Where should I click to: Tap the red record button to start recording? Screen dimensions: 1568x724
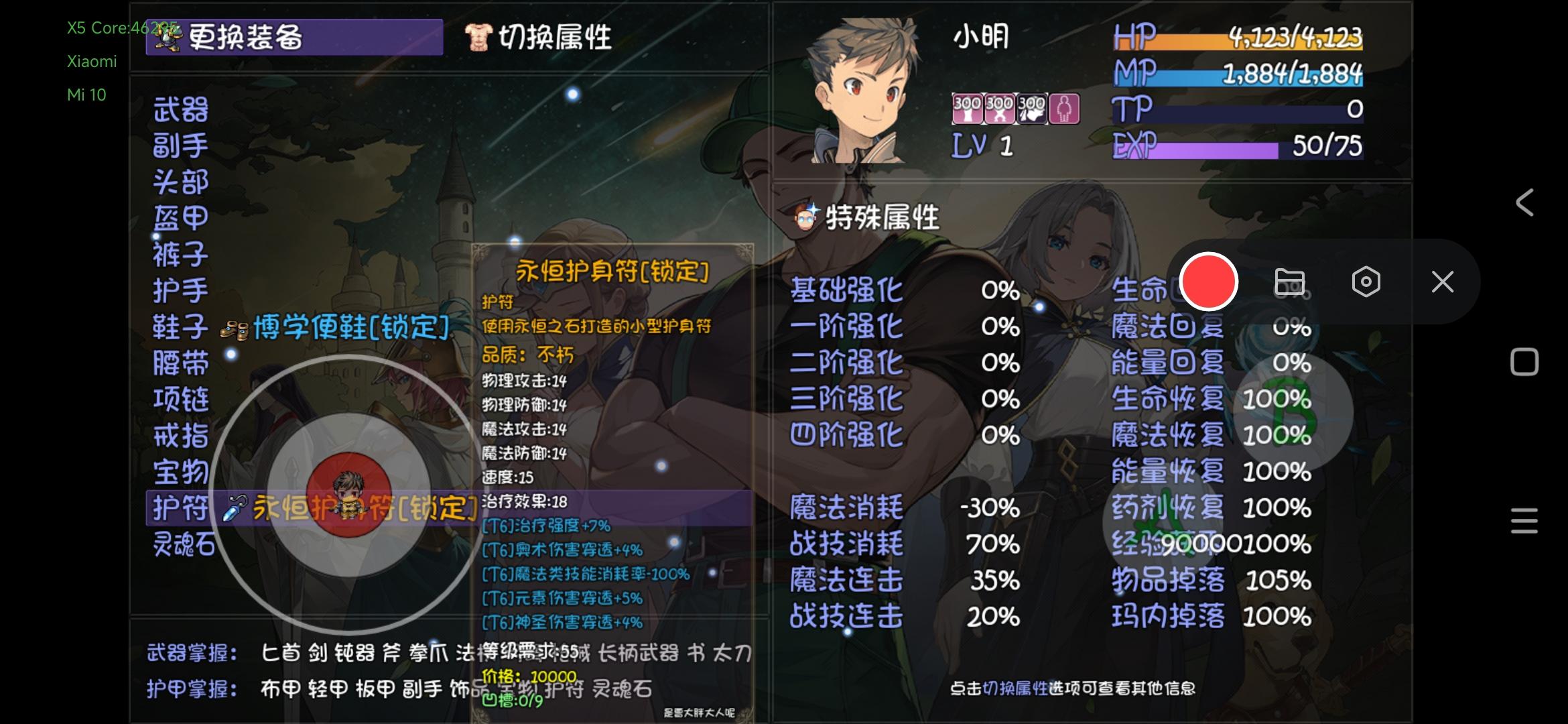[x=1209, y=282]
